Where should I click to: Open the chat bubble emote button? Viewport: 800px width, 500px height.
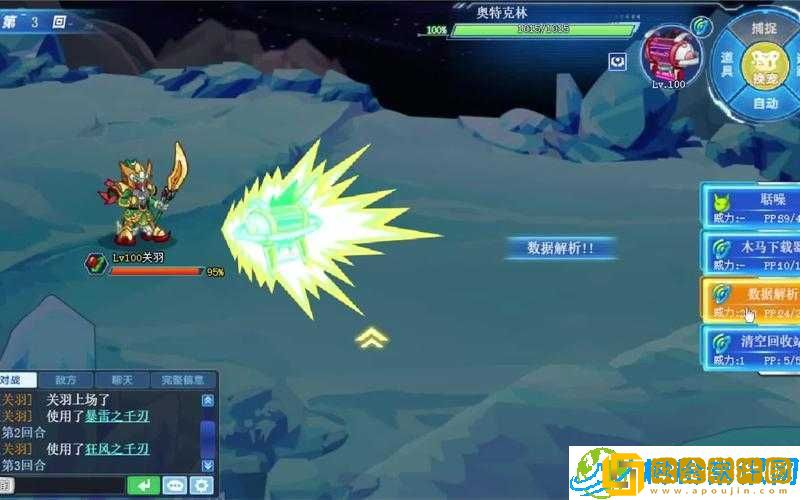[174, 486]
